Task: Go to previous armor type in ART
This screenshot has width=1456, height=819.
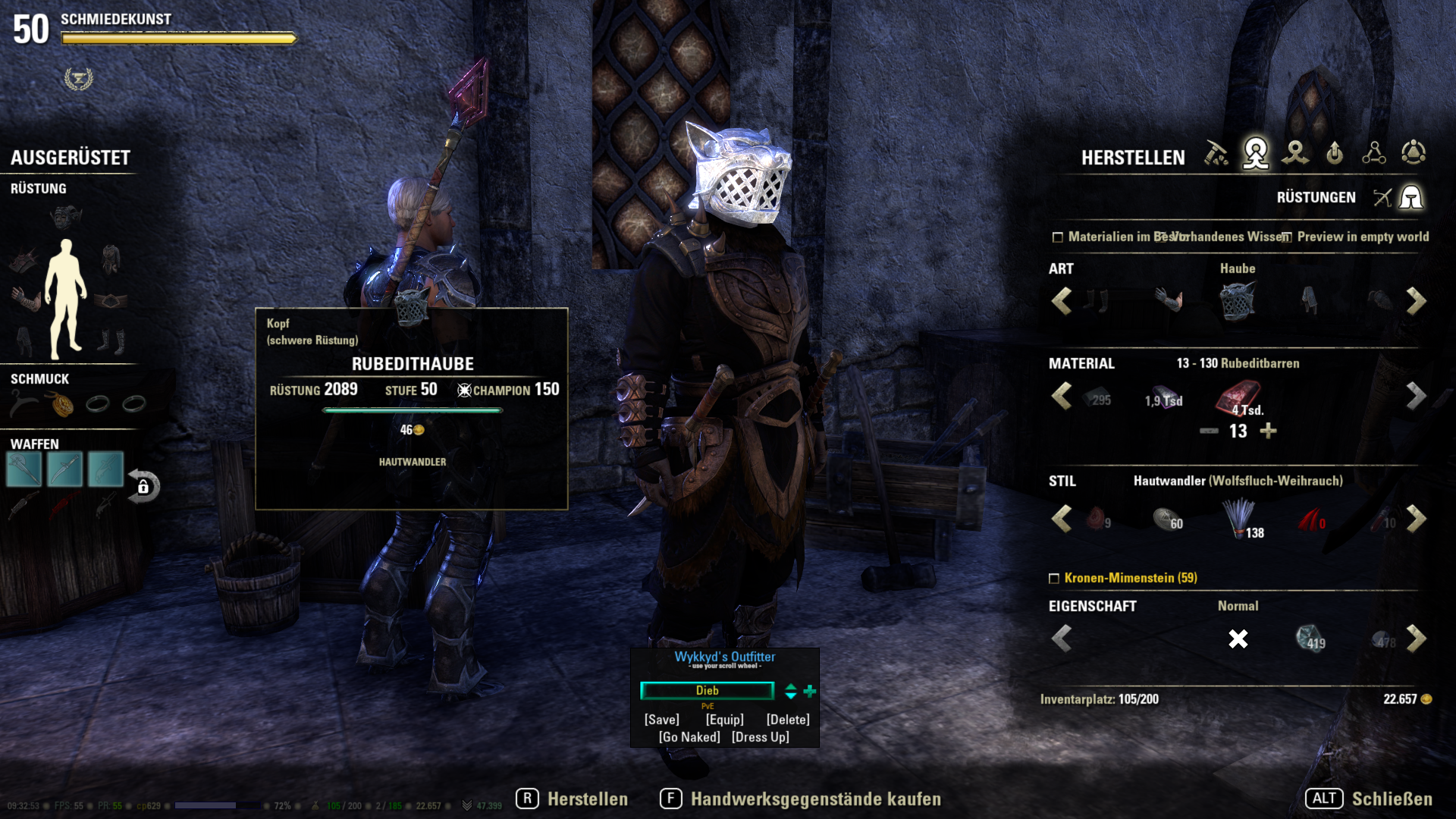Action: (1062, 301)
